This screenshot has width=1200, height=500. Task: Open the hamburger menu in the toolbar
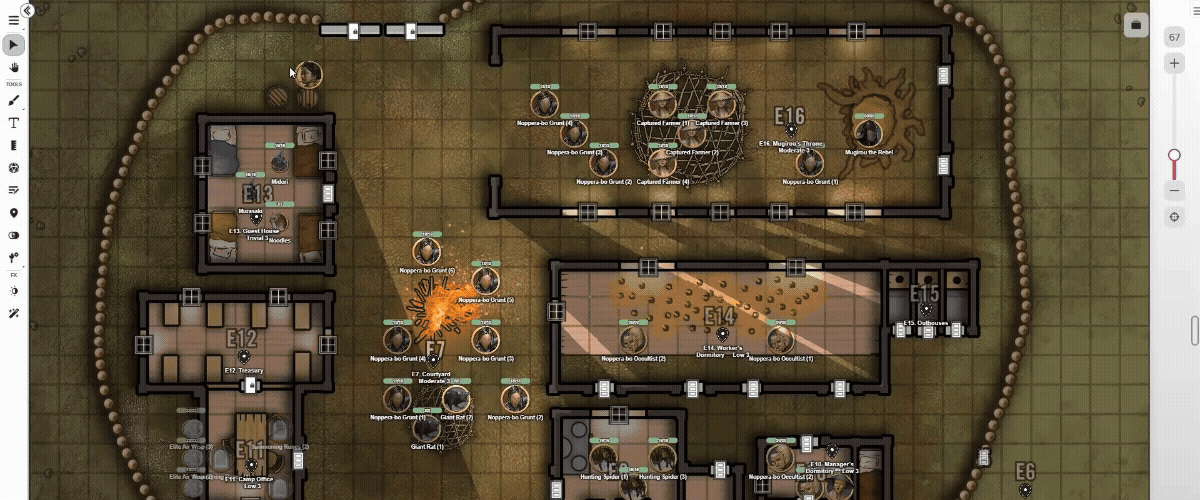click(14, 21)
